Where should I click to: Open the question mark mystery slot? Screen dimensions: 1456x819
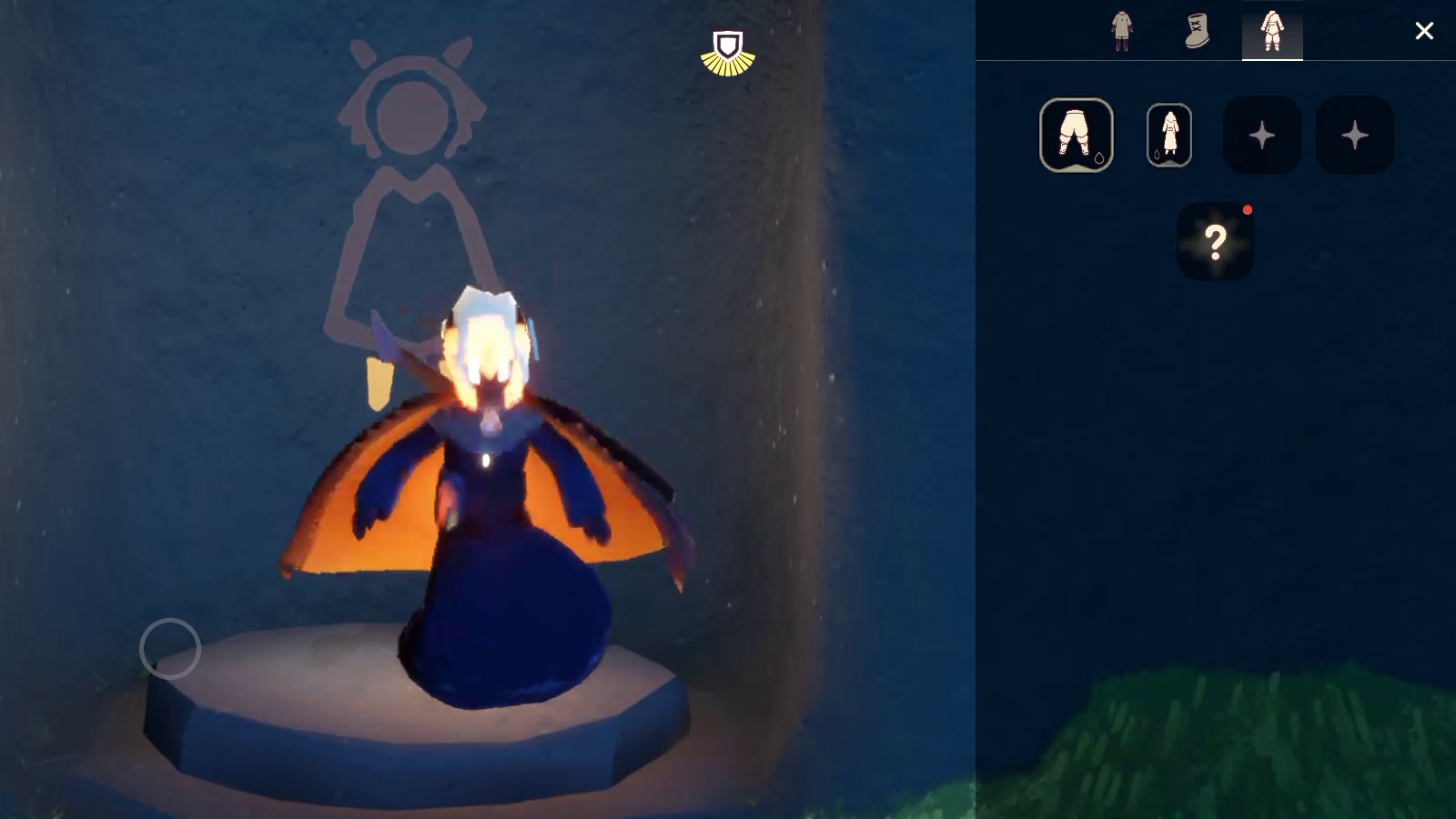(1216, 241)
